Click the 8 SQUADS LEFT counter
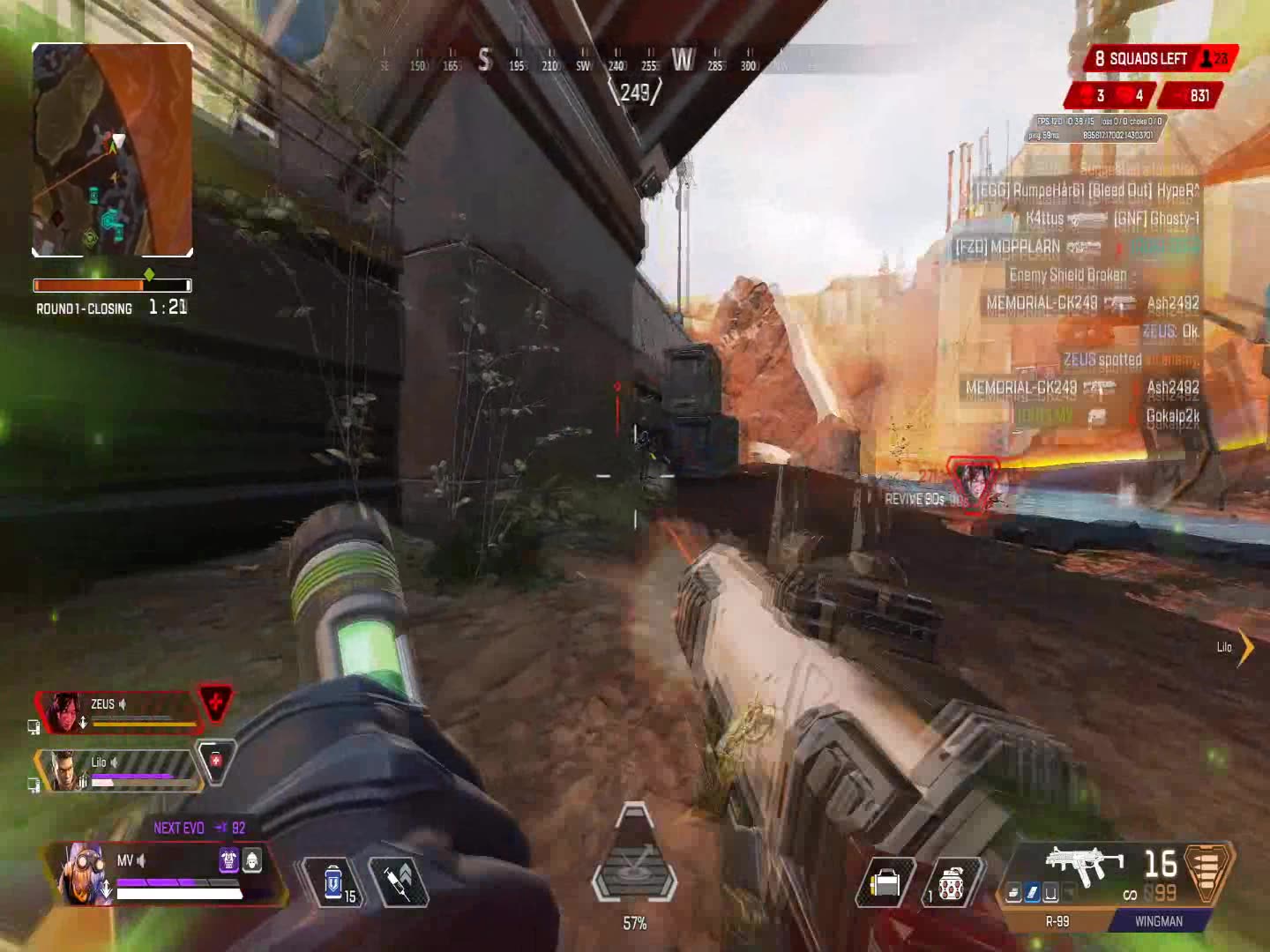 [x=1147, y=59]
